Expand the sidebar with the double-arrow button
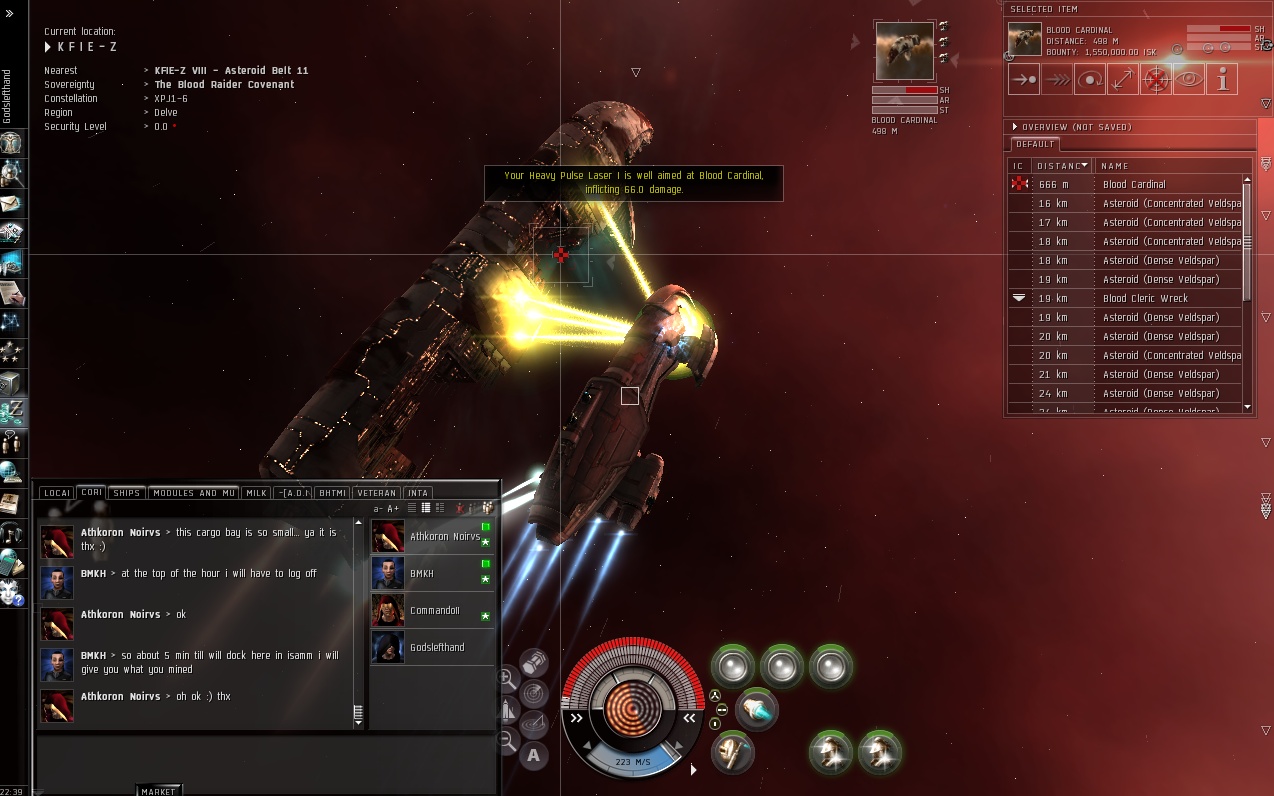This screenshot has height=796, width=1274. [x=9, y=13]
